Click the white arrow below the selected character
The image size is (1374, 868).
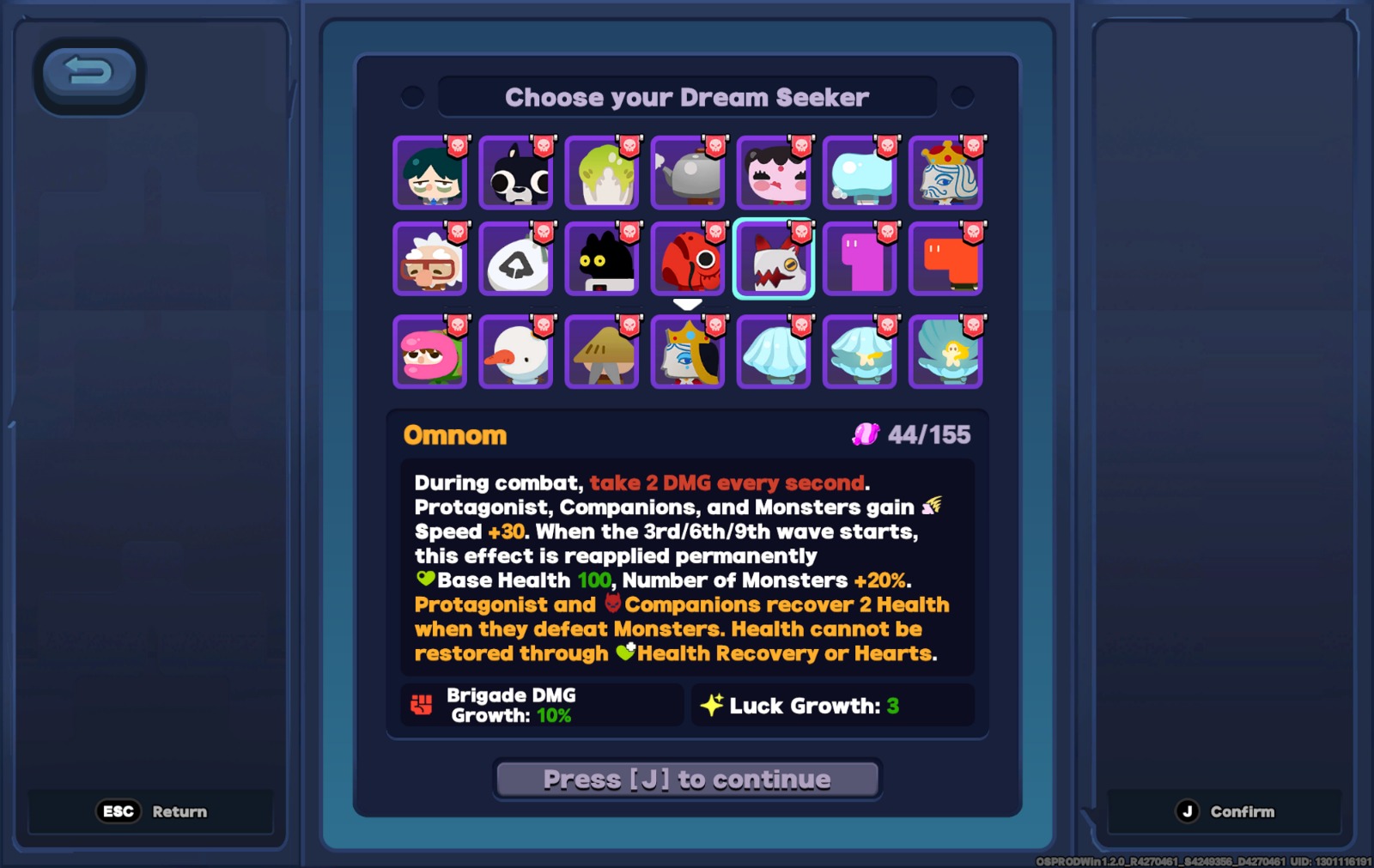pyautogui.click(x=688, y=302)
